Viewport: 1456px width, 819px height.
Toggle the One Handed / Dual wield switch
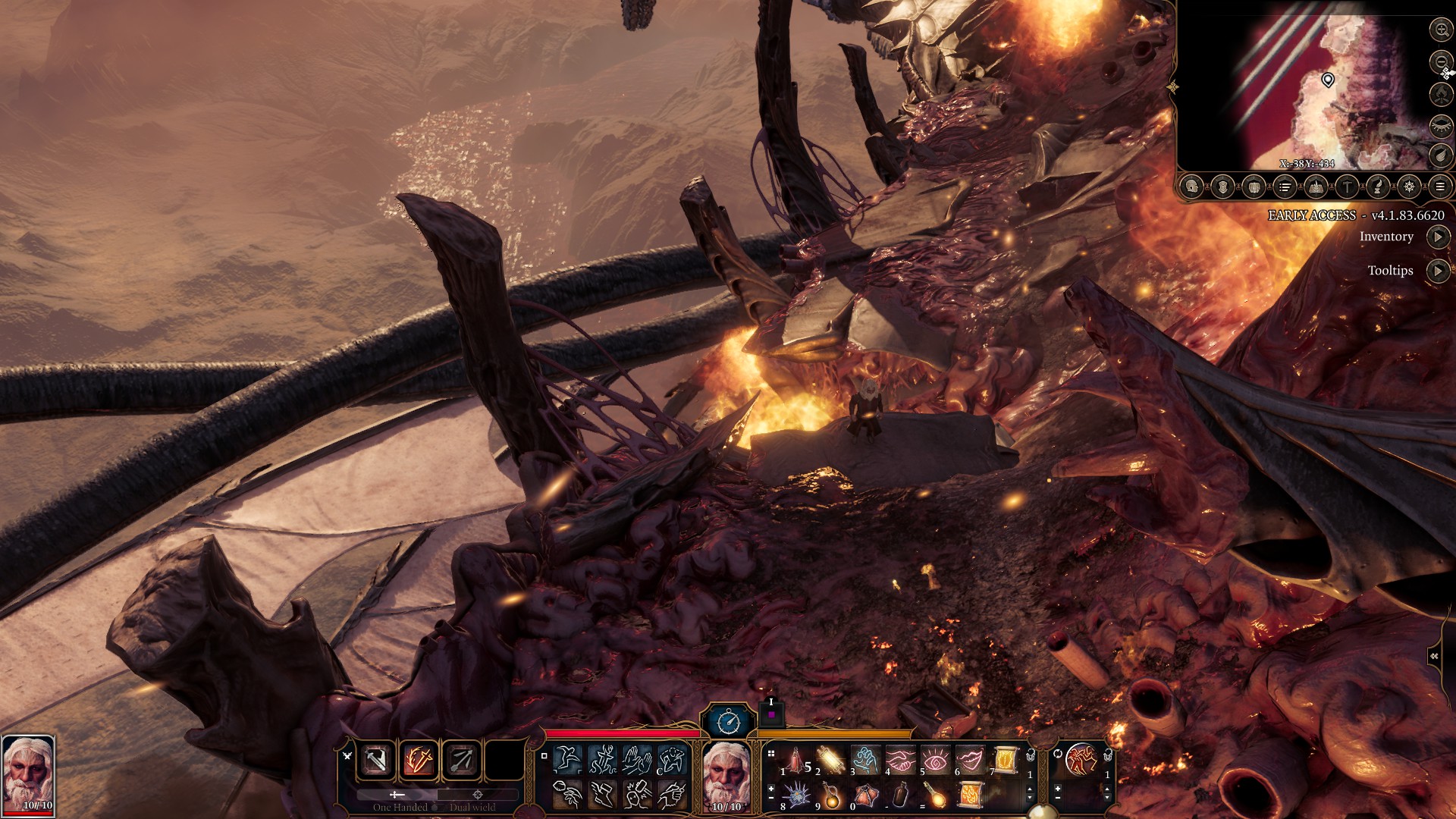click(436, 807)
